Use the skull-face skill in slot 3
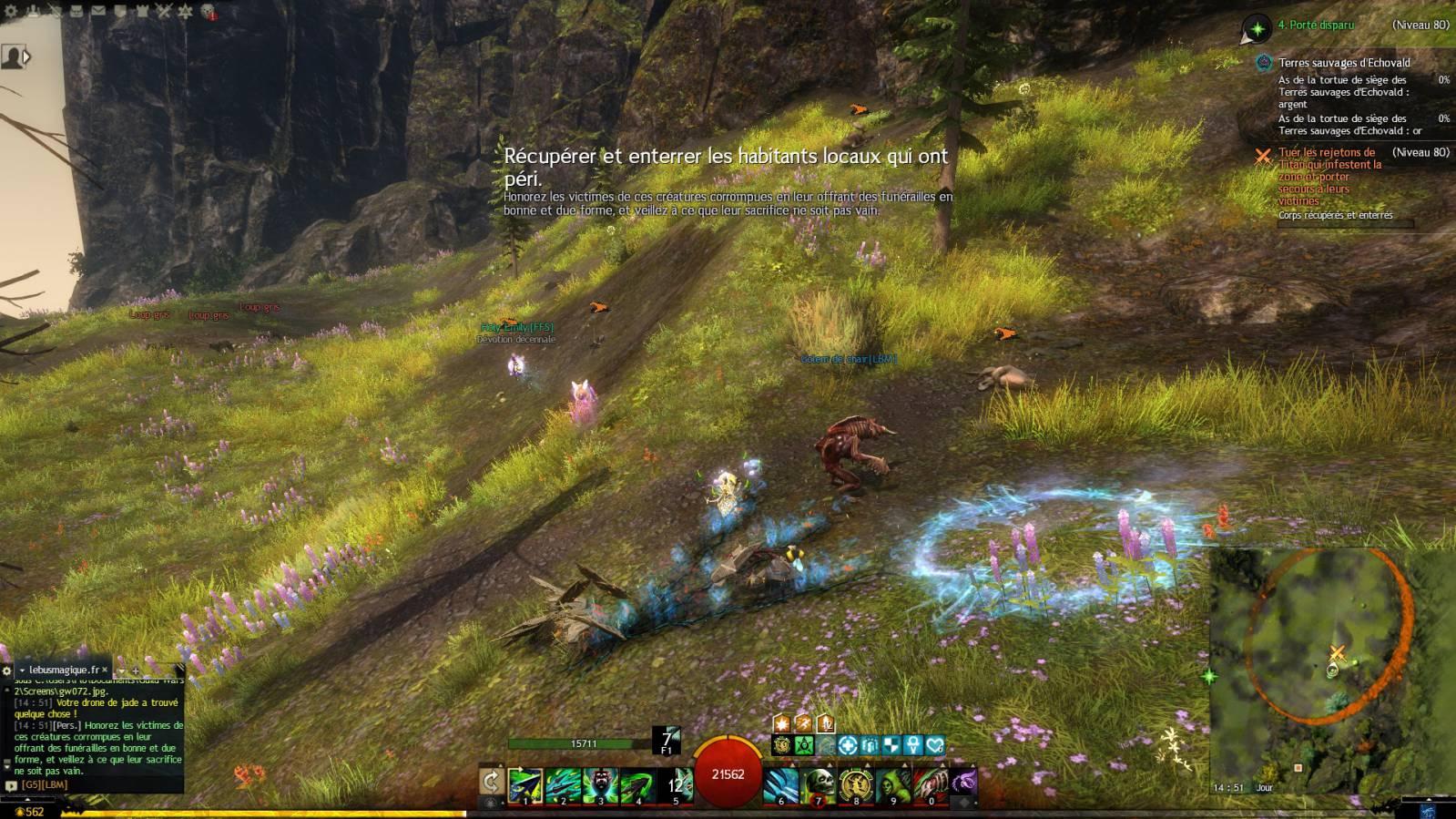The width and height of the screenshot is (1456, 819). click(x=600, y=784)
